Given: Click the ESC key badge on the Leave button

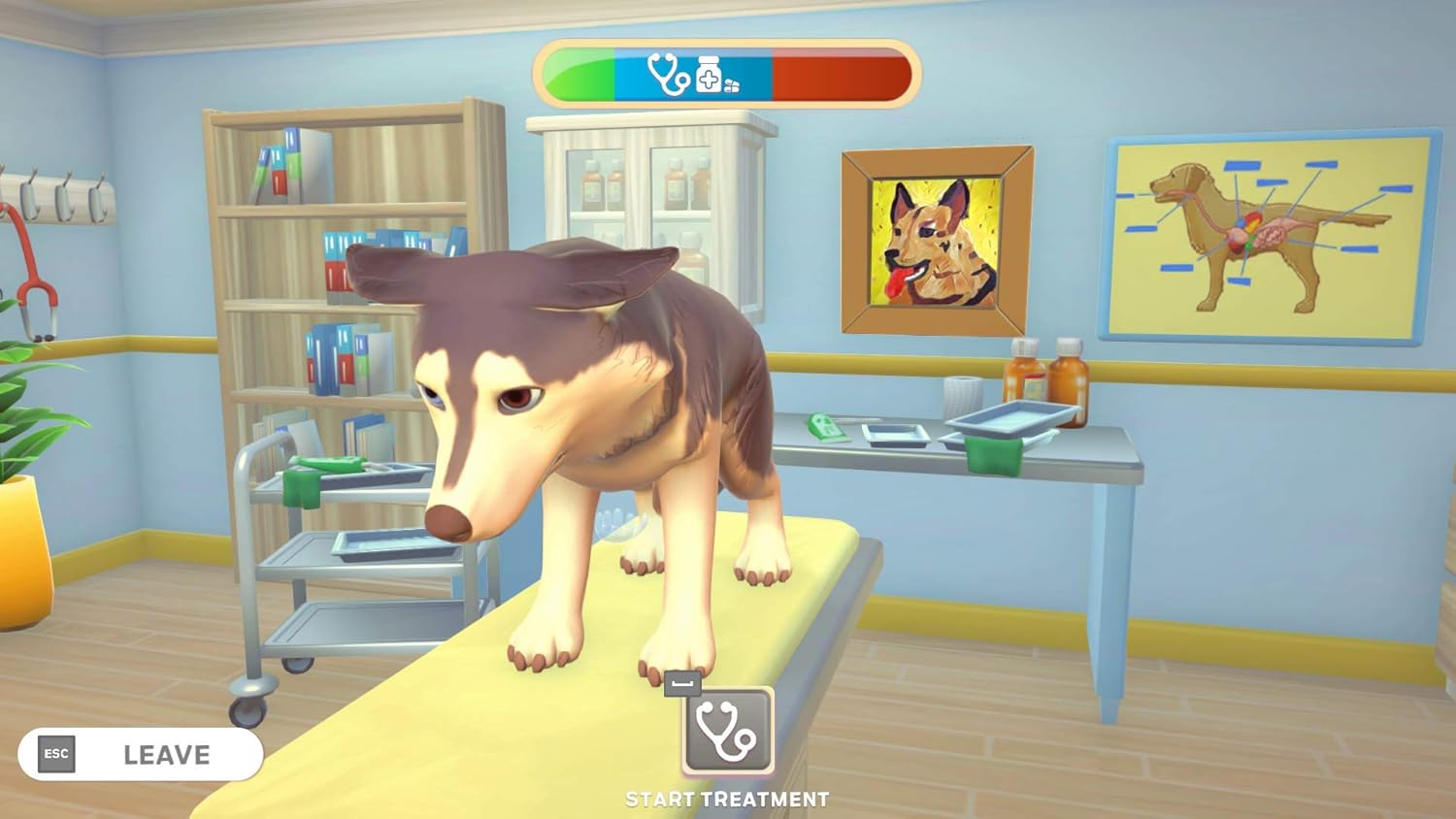Looking at the screenshot, I should pos(55,755).
